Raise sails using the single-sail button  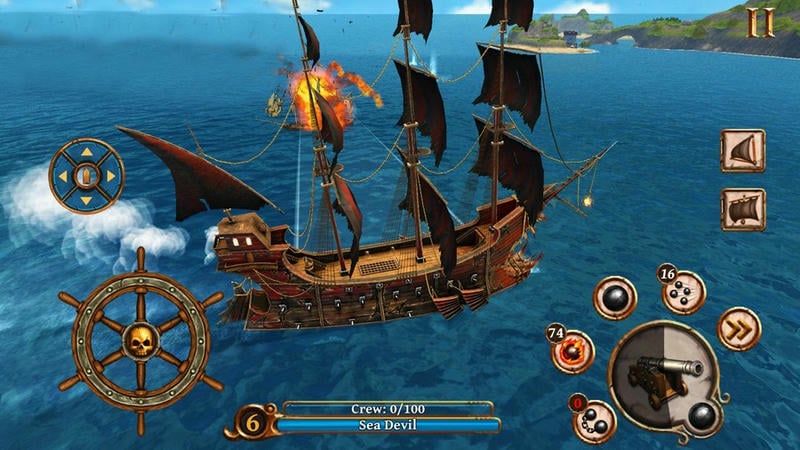point(742,151)
